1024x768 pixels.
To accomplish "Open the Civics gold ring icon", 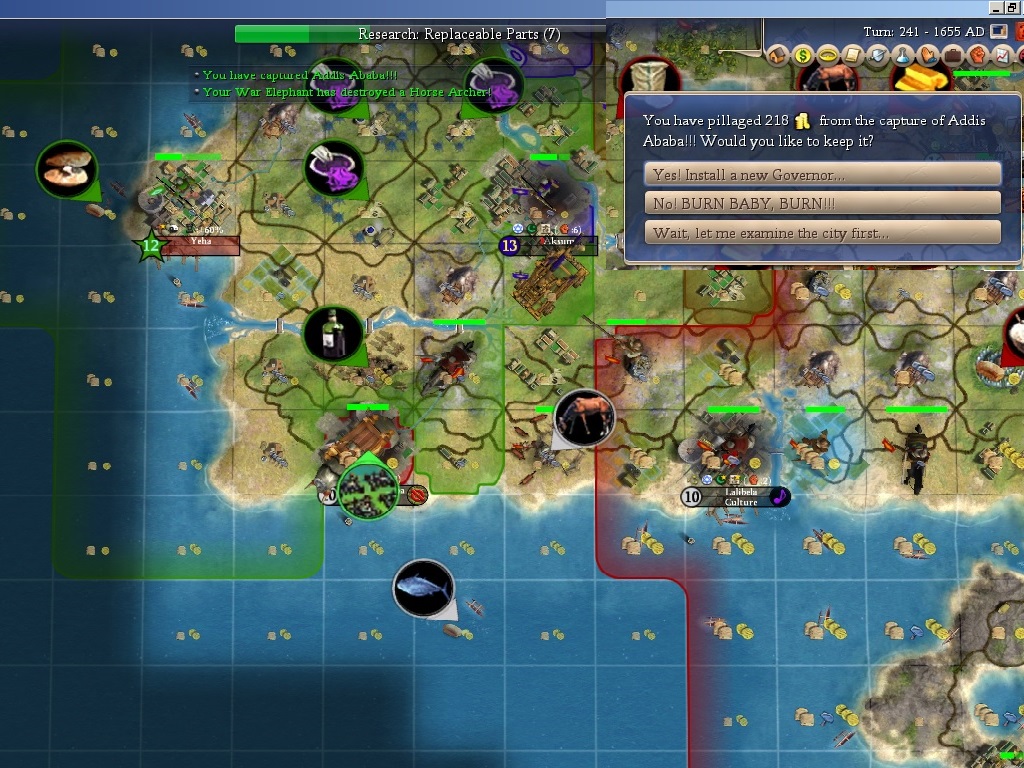I will 828,56.
